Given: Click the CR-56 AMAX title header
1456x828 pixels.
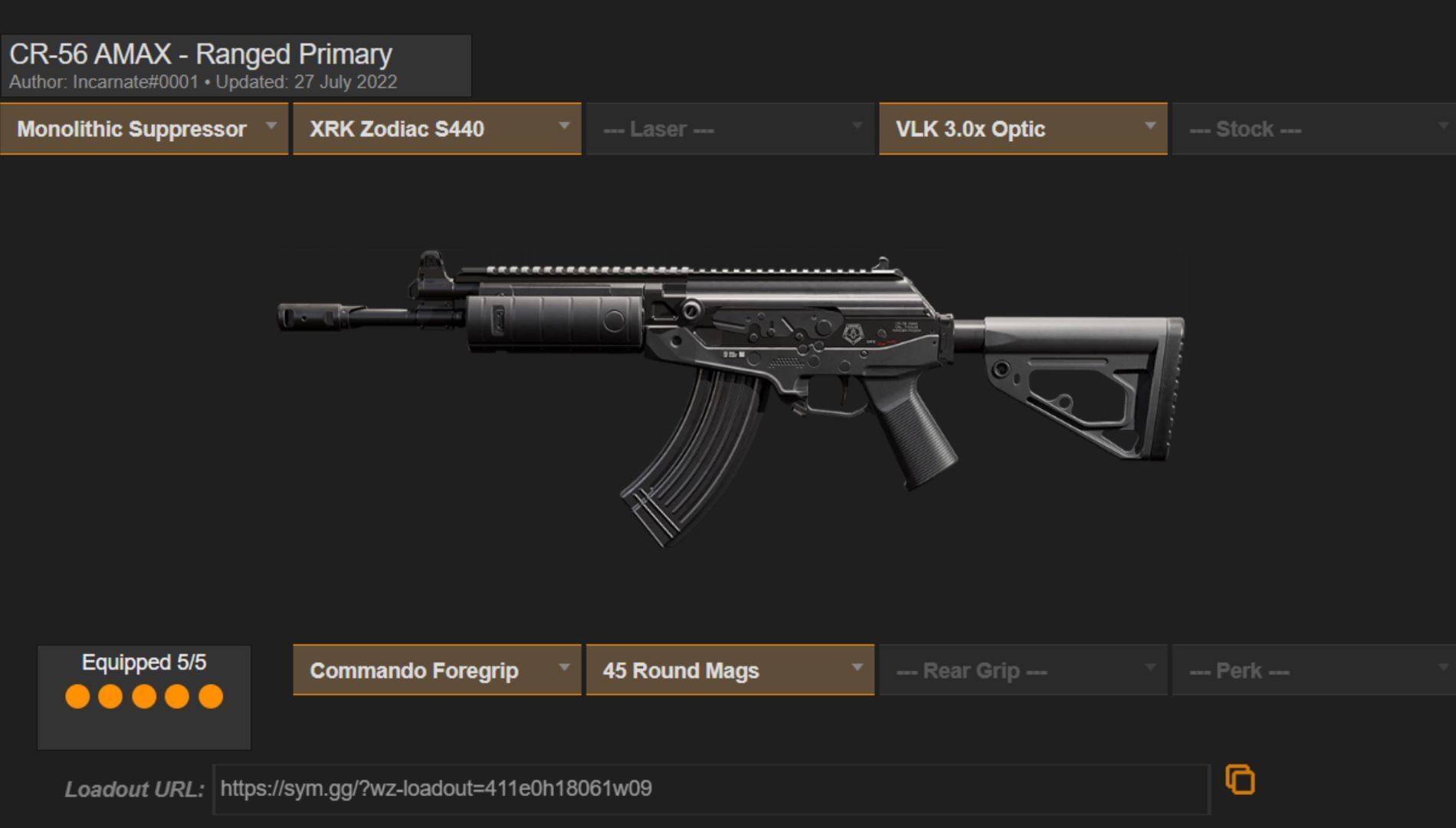Looking at the screenshot, I should tap(201, 54).
